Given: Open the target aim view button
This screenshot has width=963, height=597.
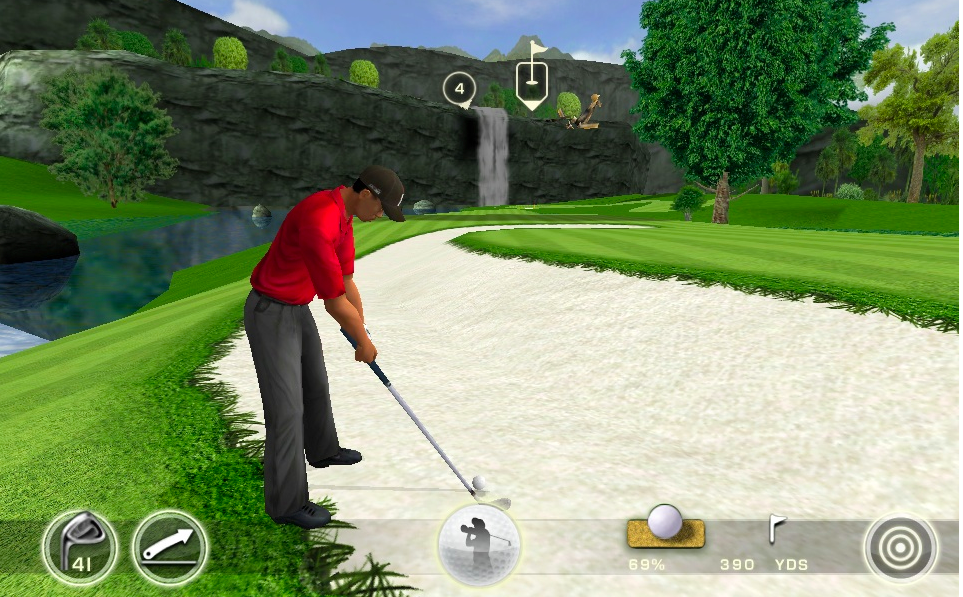Looking at the screenshot, I should (901, 547).
